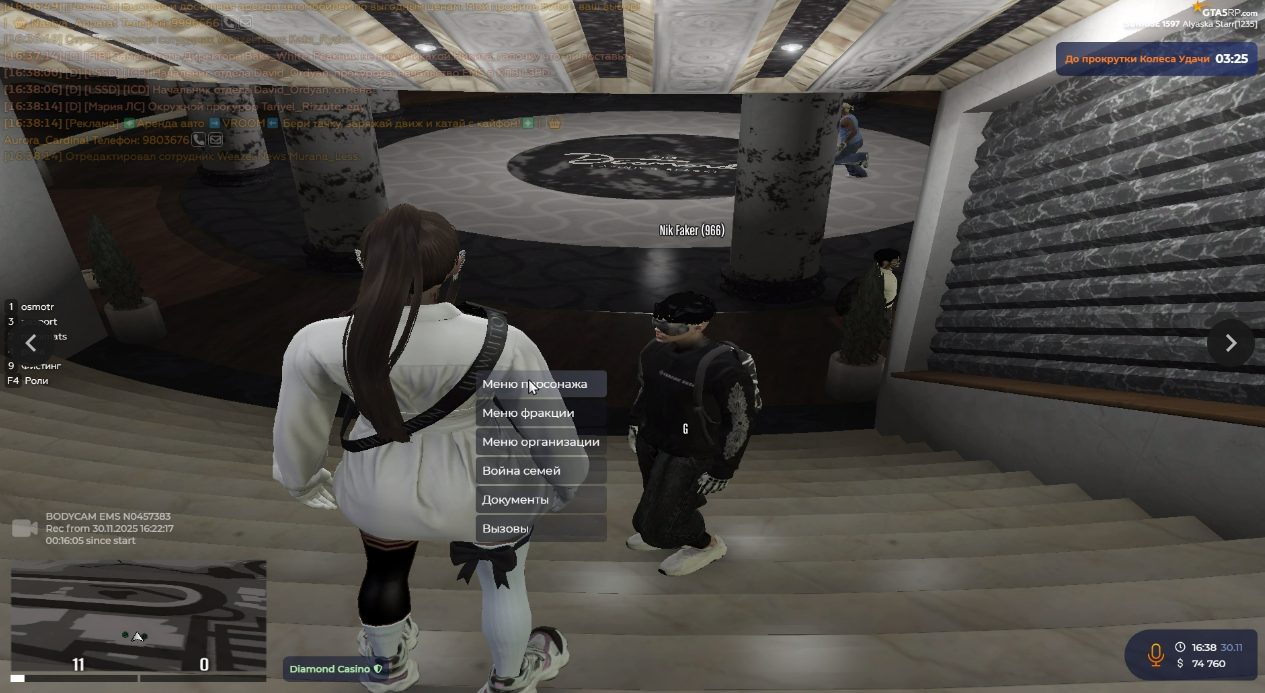The width and height of the screenshot is (1265, 693).
Task: Open Меню персонажа entry
Action: coord(540,384)
